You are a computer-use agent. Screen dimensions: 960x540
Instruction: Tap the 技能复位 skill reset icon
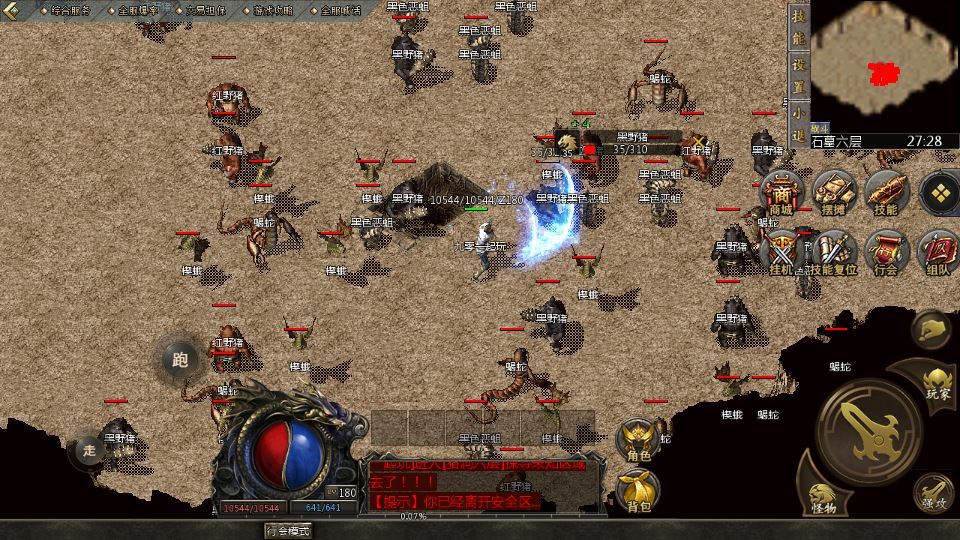click(x=833, y=252)
